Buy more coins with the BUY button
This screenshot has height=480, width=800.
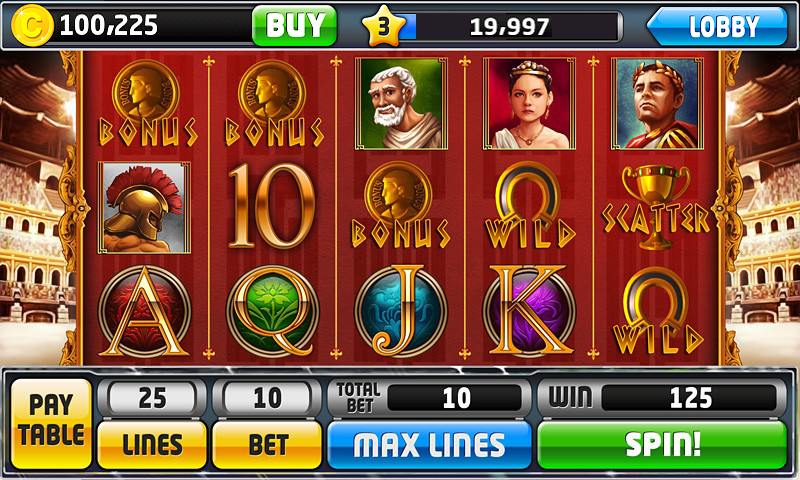click(295, 25)
